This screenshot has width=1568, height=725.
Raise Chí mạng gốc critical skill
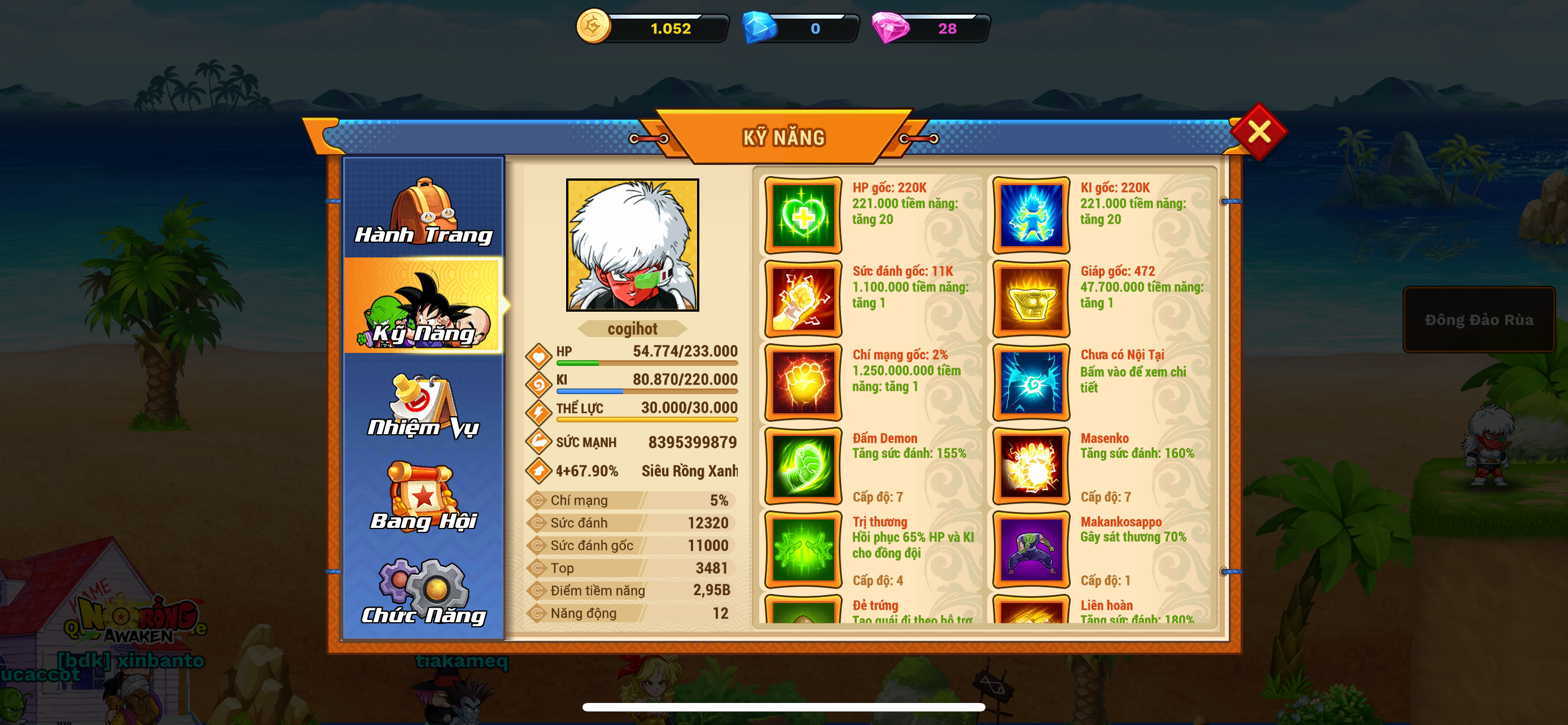pyautogui.click(x=803, y=382)
